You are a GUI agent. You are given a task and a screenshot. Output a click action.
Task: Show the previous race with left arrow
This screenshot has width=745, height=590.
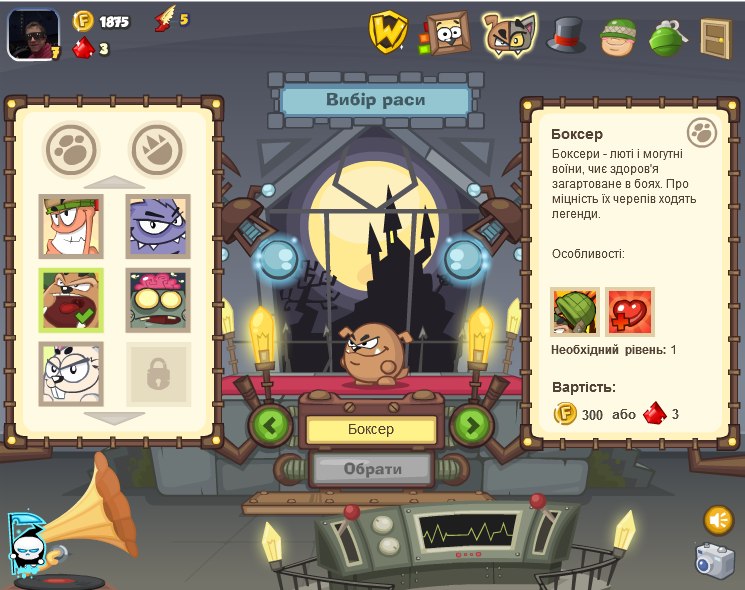270,425
